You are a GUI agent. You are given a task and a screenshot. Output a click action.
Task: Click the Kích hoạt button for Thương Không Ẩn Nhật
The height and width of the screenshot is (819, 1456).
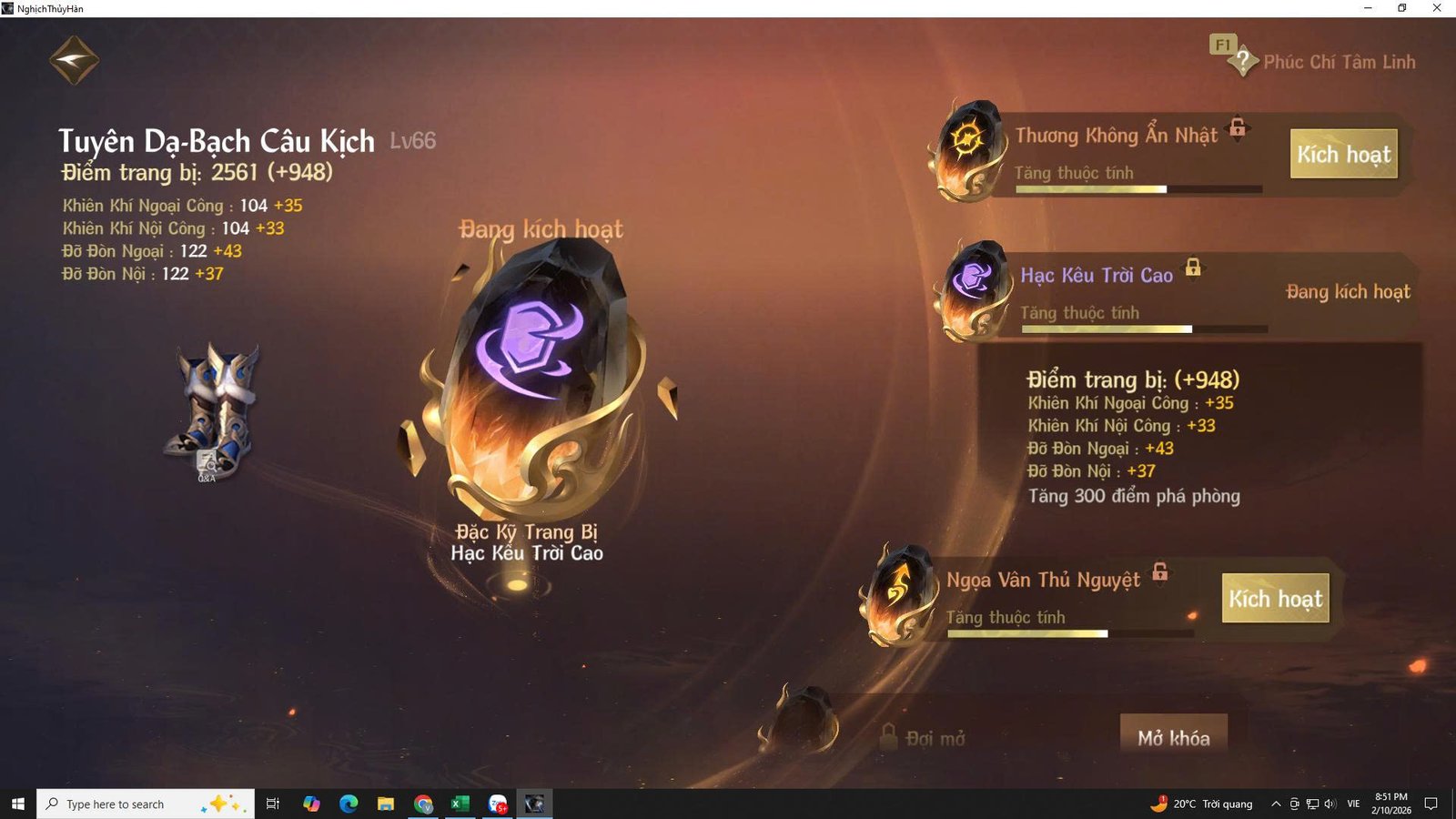(x=1345, y=155)
